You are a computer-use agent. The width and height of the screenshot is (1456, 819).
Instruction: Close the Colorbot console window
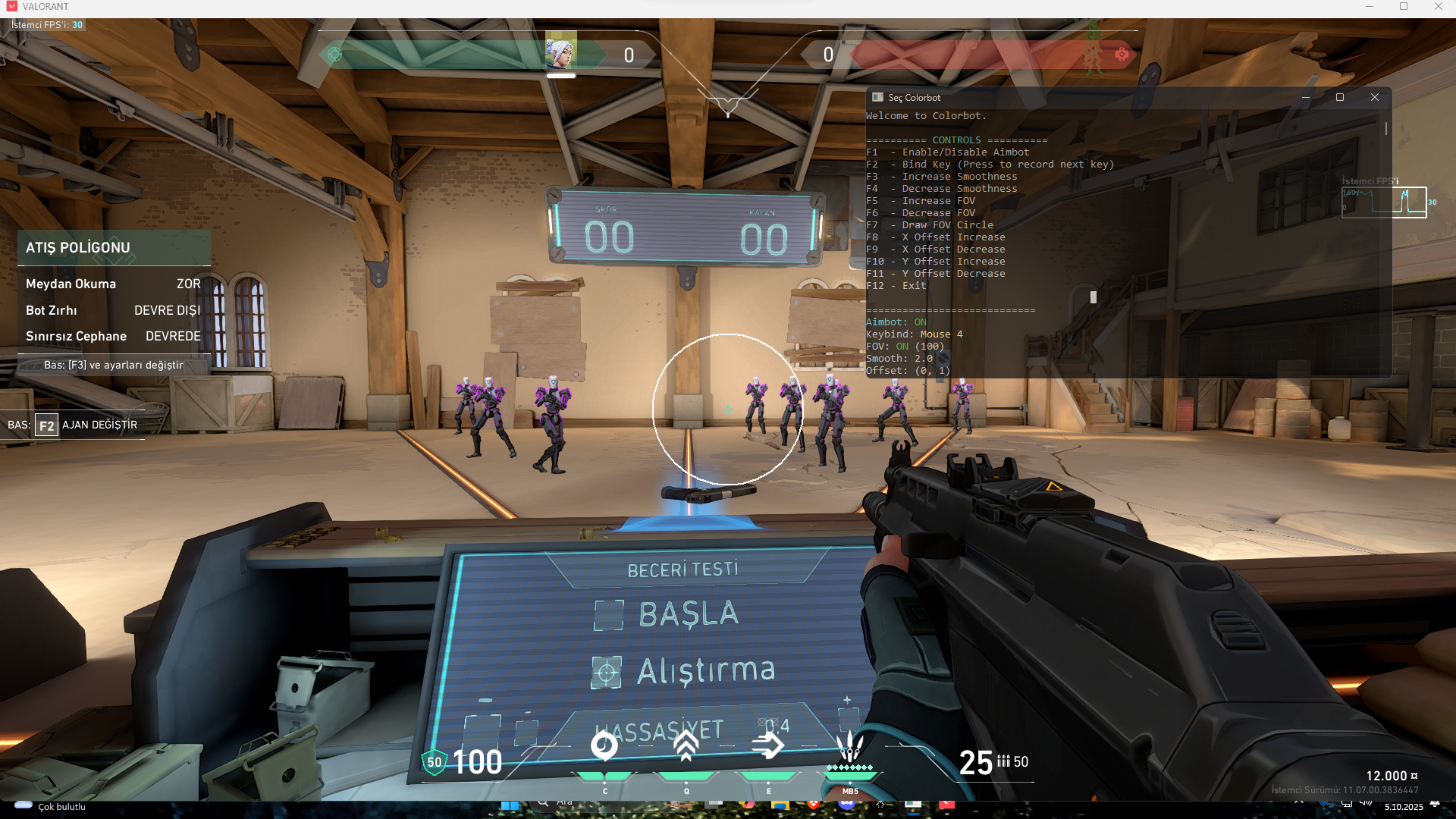coord(1375,97)
